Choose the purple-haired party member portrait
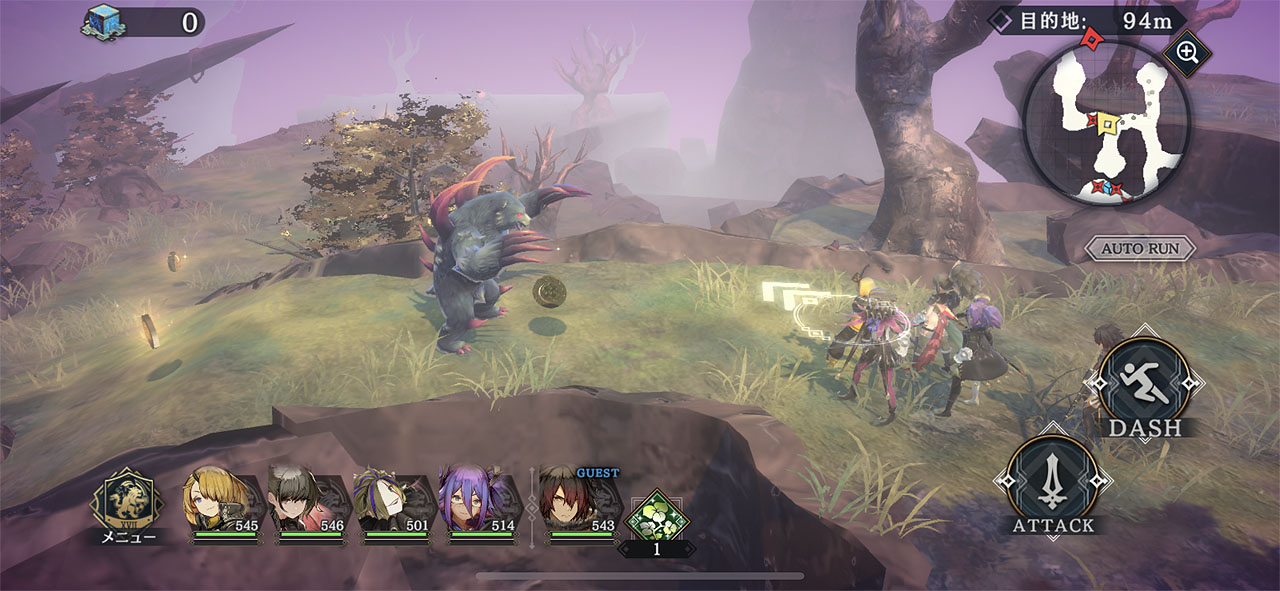This screenshot has width=1280, height=591. pyautogui.click(x=472, y=500)
